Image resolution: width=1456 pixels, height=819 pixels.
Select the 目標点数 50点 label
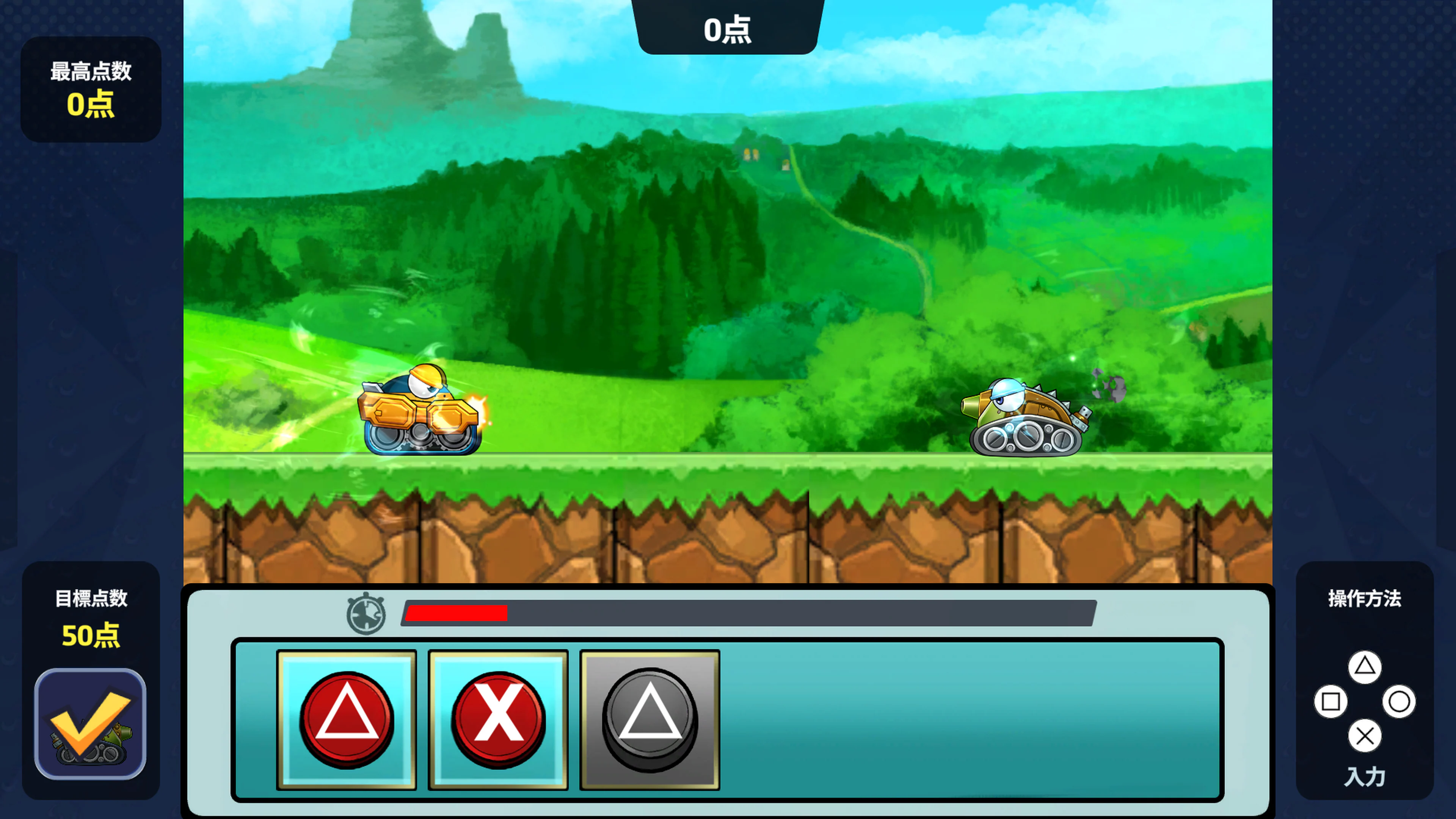91,621
